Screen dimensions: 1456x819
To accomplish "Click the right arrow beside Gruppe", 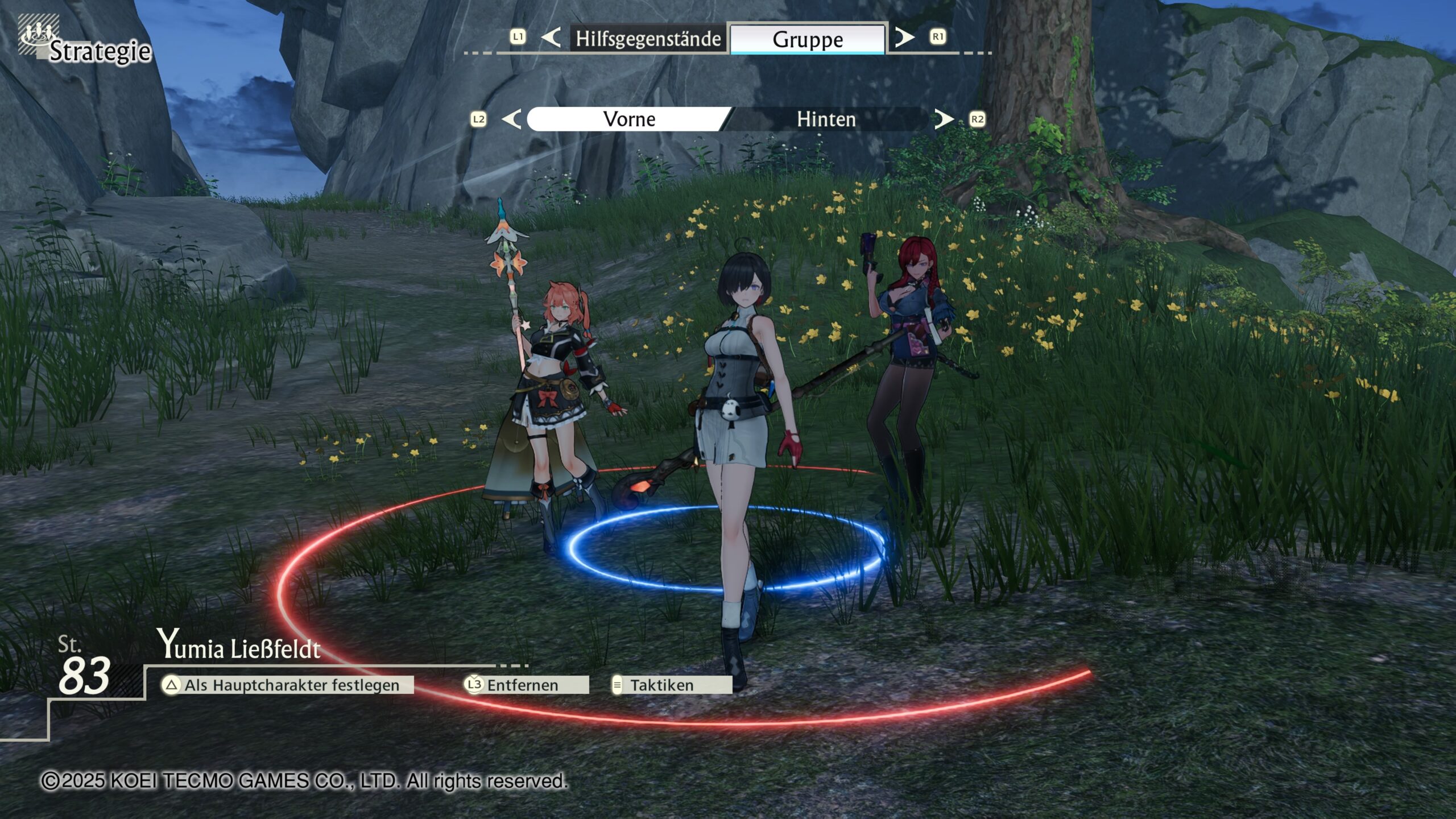I will pos(904,38).
